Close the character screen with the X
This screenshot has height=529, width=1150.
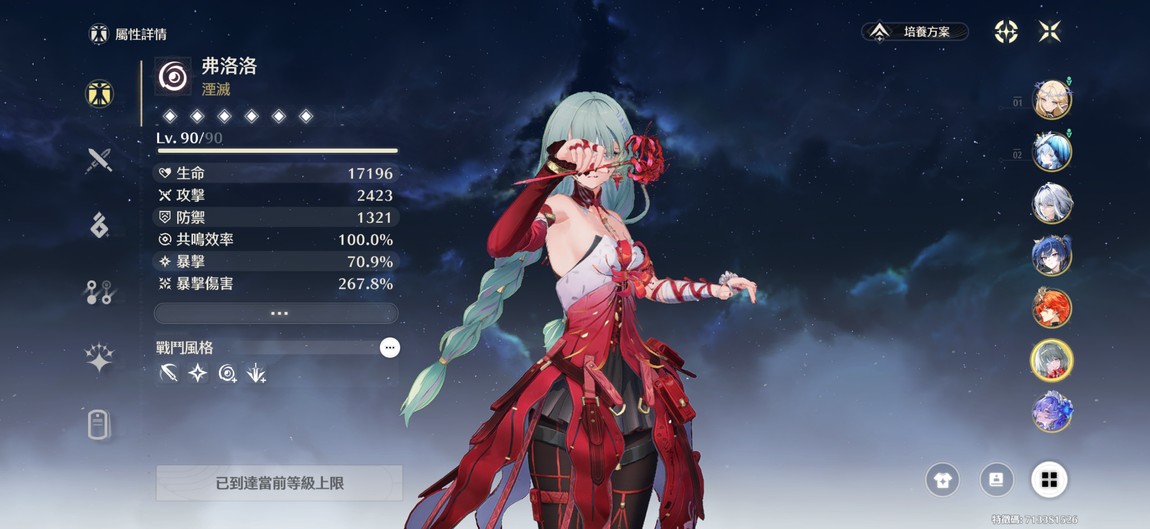point(1049,32)
